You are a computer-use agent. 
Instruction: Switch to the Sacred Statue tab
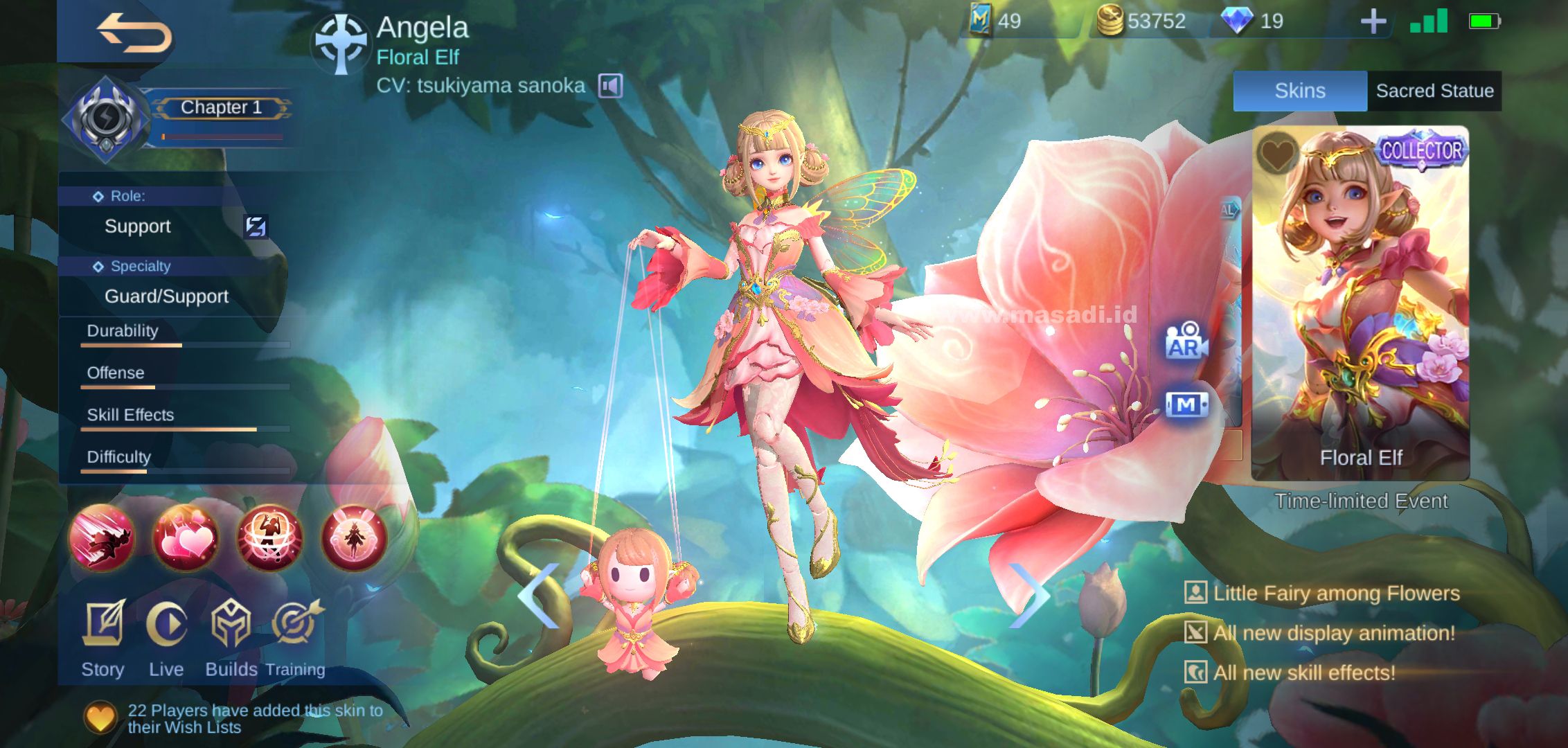pos(1434,90)
